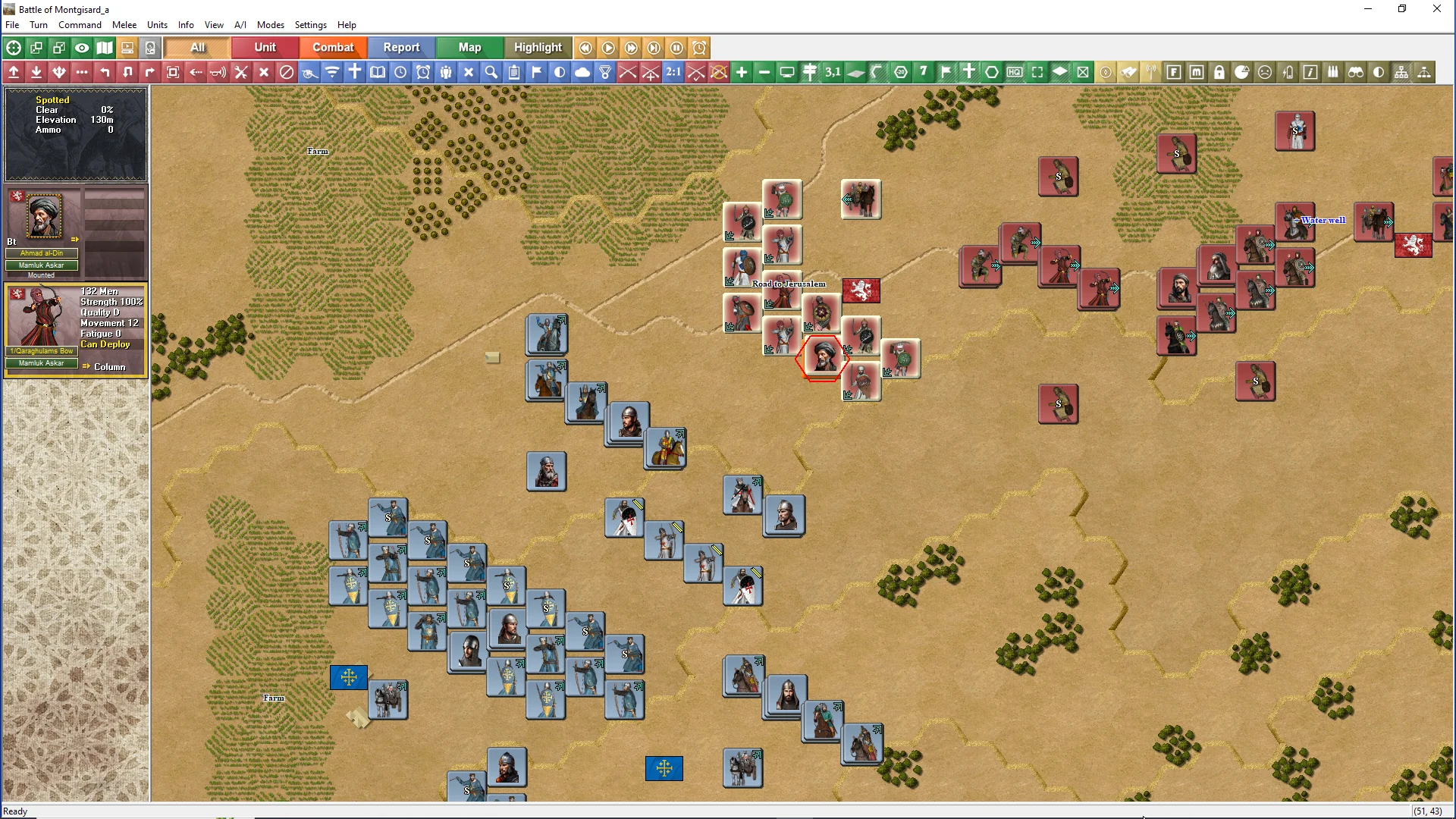The width and height of the screenshot is (1456, 819).
Task: Click the pause playback button
Action: (x=676, y=48)
